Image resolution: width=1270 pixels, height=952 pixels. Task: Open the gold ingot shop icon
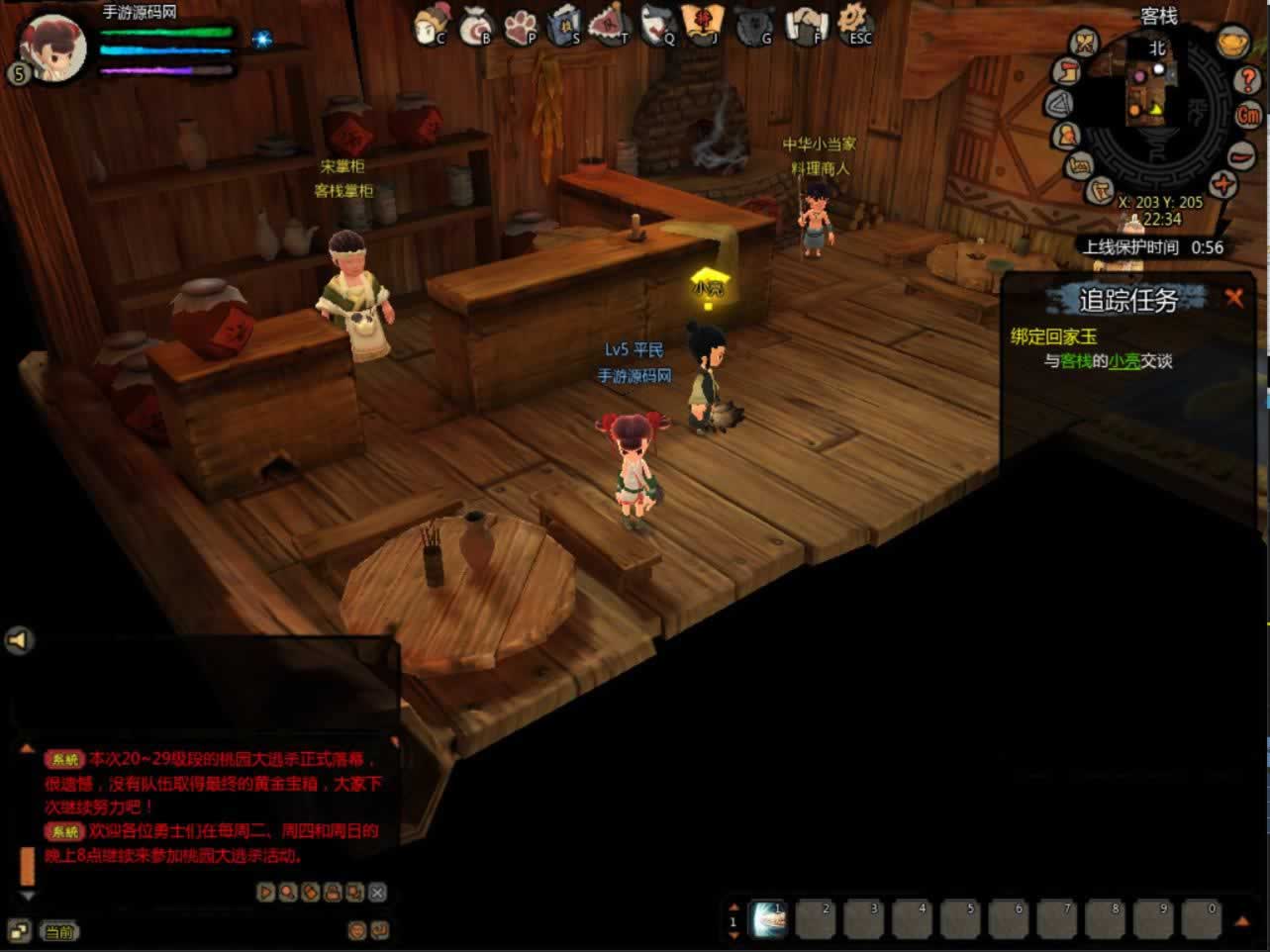tap(1232, 44)
